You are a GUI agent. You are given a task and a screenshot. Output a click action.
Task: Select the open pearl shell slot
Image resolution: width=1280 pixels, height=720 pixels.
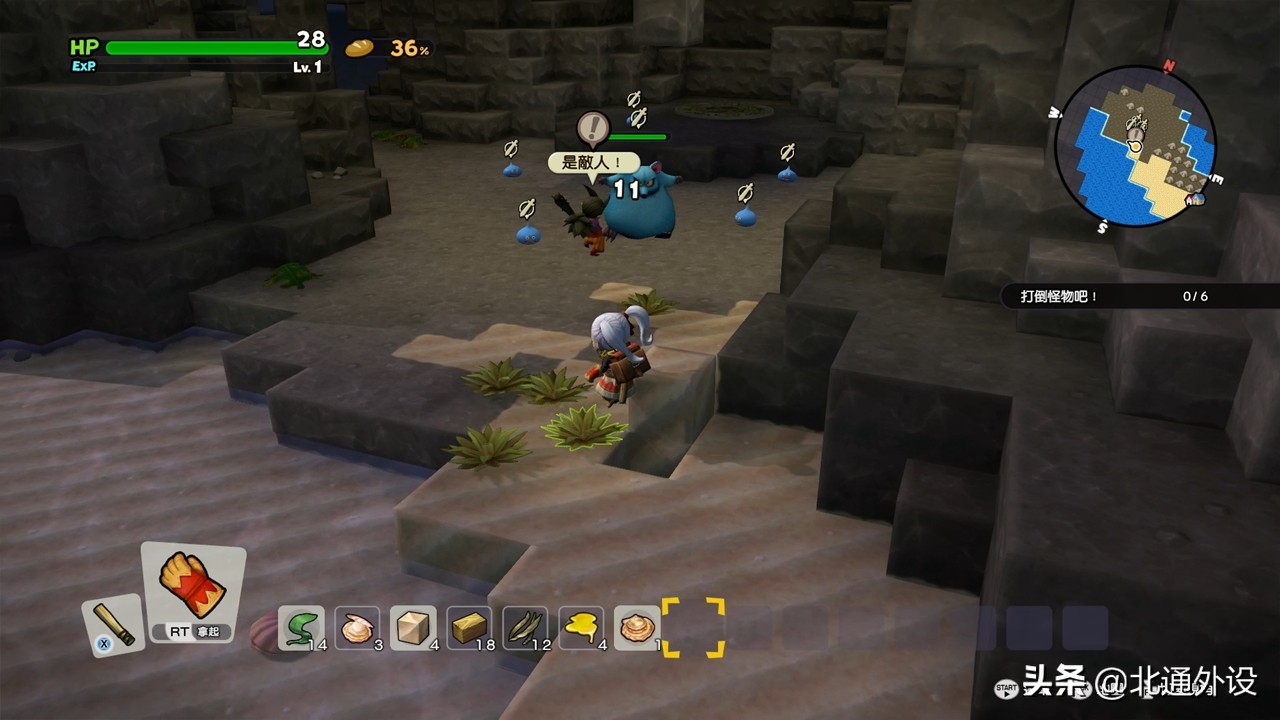click(357, 628)
